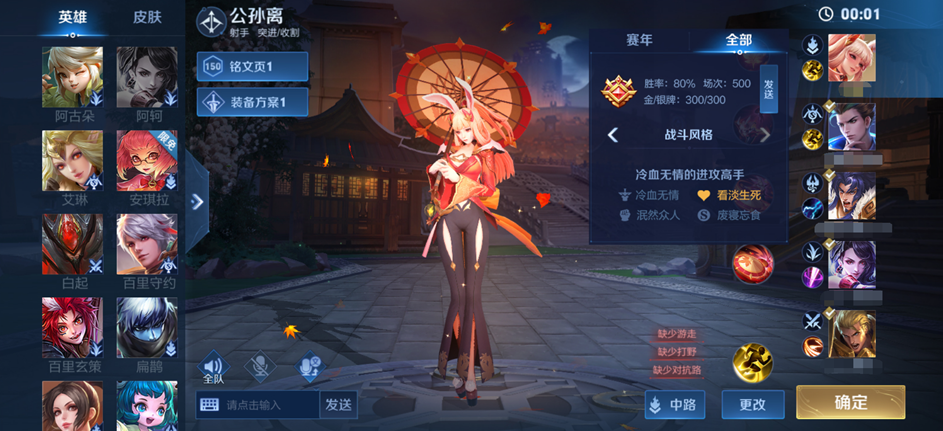Send the chat message with 发送
Screen dimensions: 943x431
click(338, 404)
